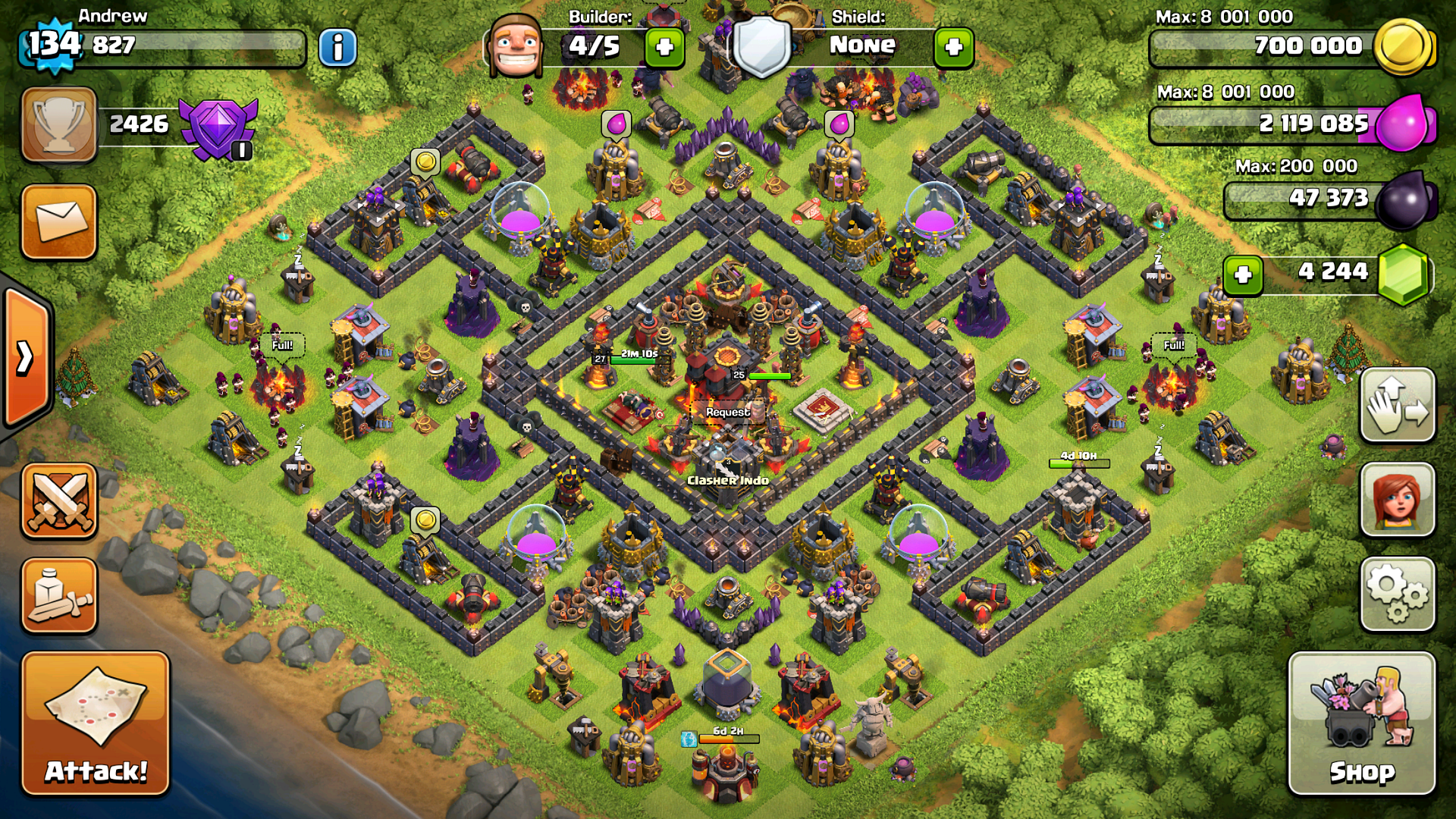Open the Shop
This screenshot has height=819, width=1456.
[x=1362, y=723]
